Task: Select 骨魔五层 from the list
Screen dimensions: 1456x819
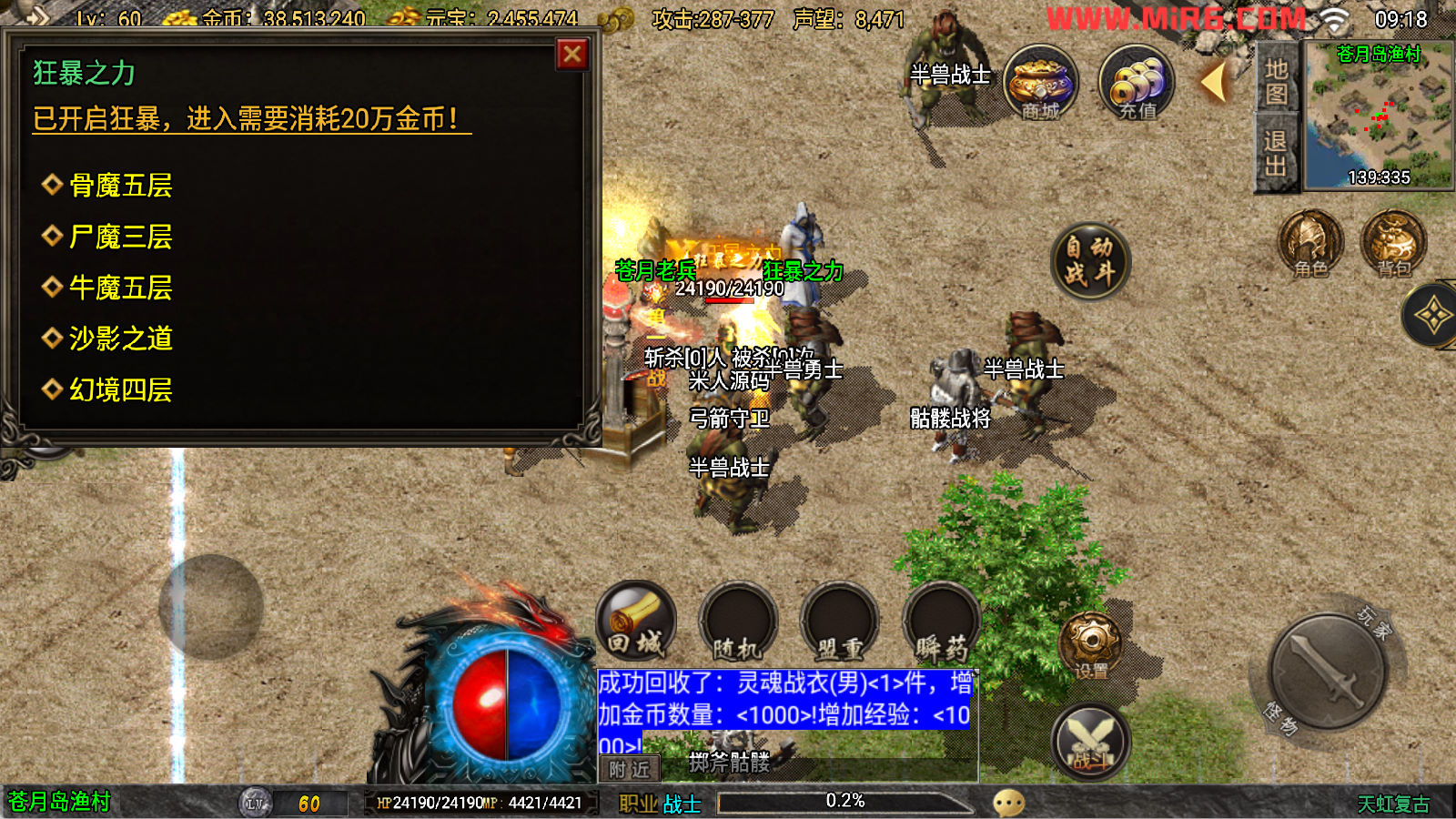Action: [x=120, y=186]
